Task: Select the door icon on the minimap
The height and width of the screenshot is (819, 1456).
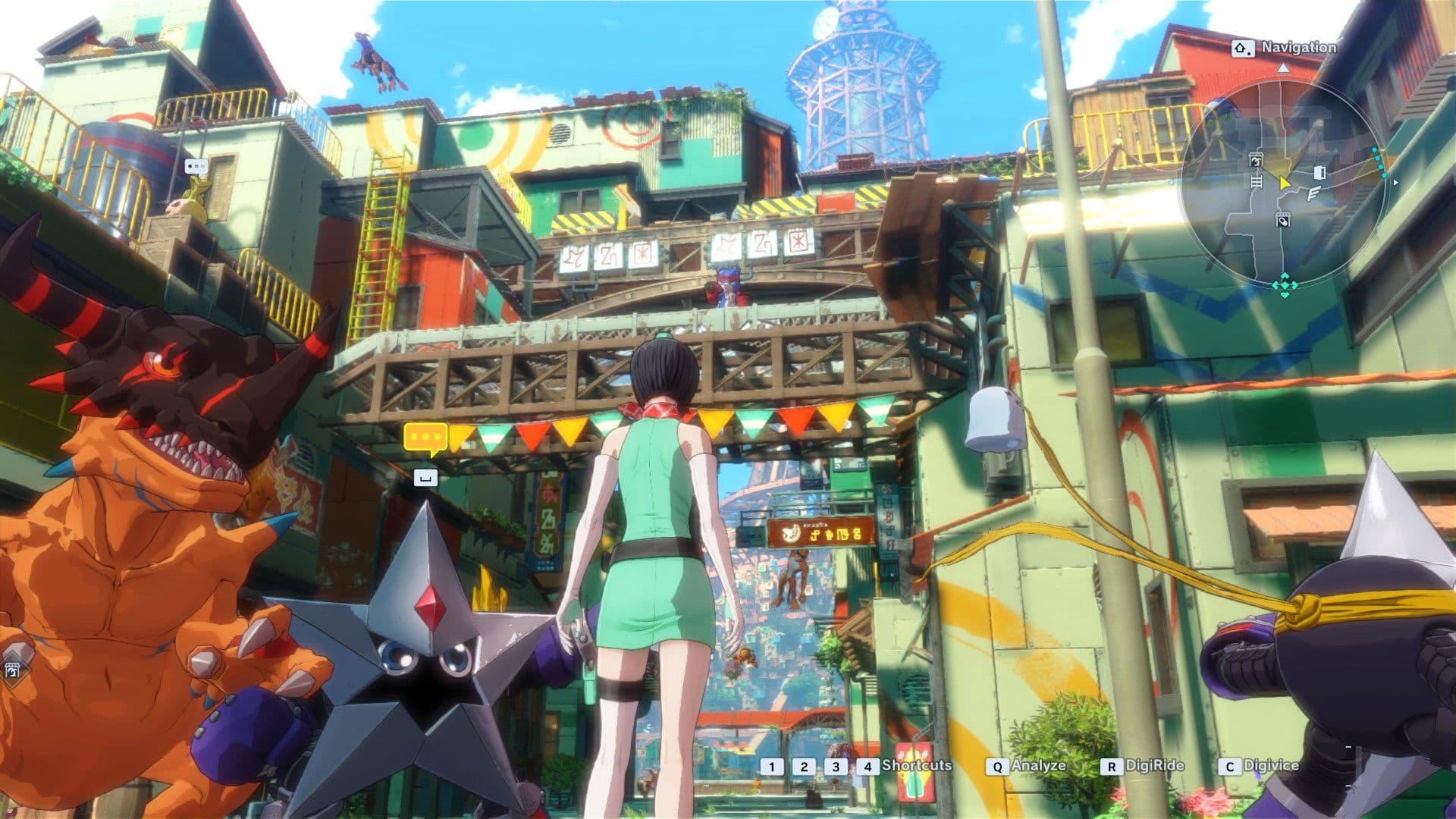Action: click(x=1319, y=172)
